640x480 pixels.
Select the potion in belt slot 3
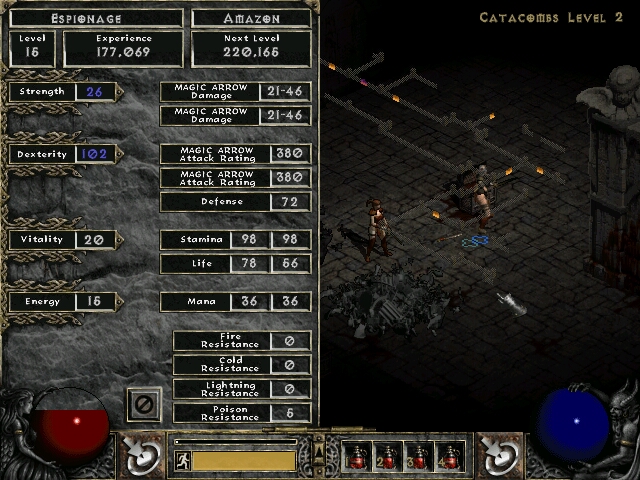tap(419, 457)
